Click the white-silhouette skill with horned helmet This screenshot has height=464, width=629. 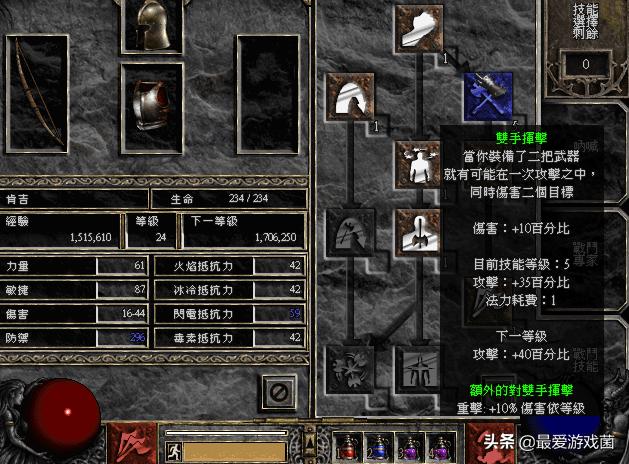pyautogui.click(x=419, y=163)
